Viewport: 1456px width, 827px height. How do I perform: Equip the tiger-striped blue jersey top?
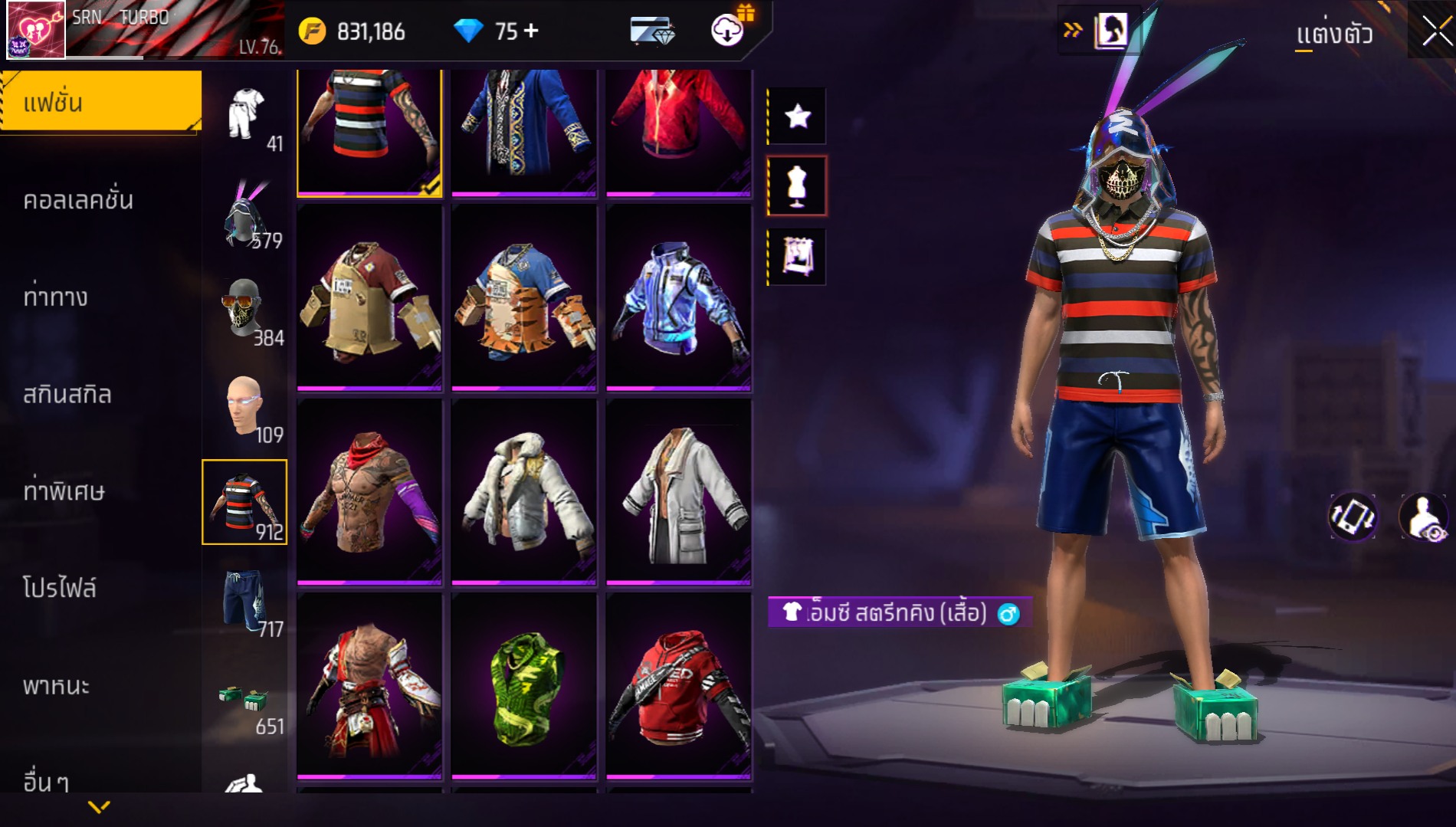[x=524, y=299]
